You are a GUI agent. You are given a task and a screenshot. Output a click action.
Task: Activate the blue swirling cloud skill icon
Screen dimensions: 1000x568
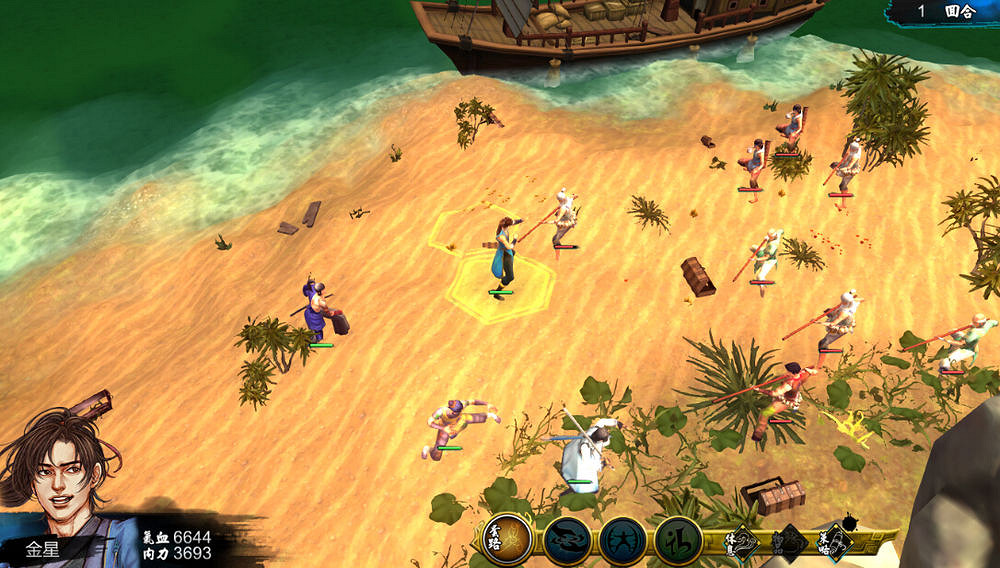pos(567,541)
